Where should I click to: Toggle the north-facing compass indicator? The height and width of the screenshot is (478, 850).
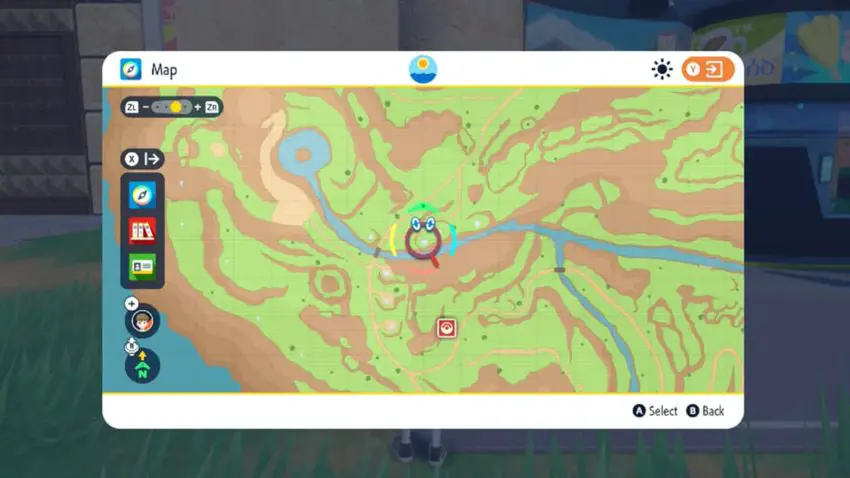[x=142, y=366]
